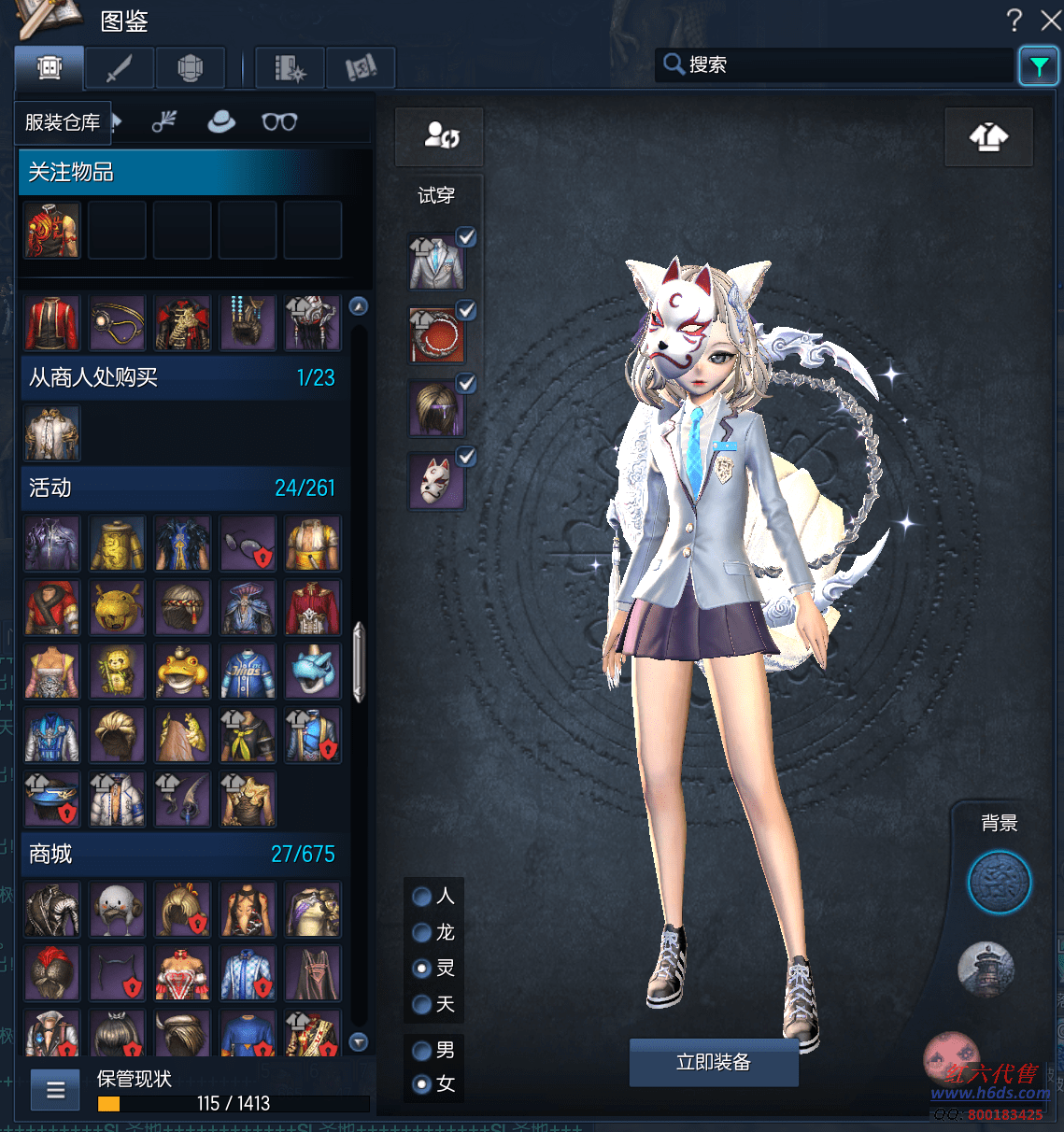Image resolution: width=1064 pixels, height=1132 pixels.
Task: Uncheck the school blazer try-on slot
Action: click(466, 237)
